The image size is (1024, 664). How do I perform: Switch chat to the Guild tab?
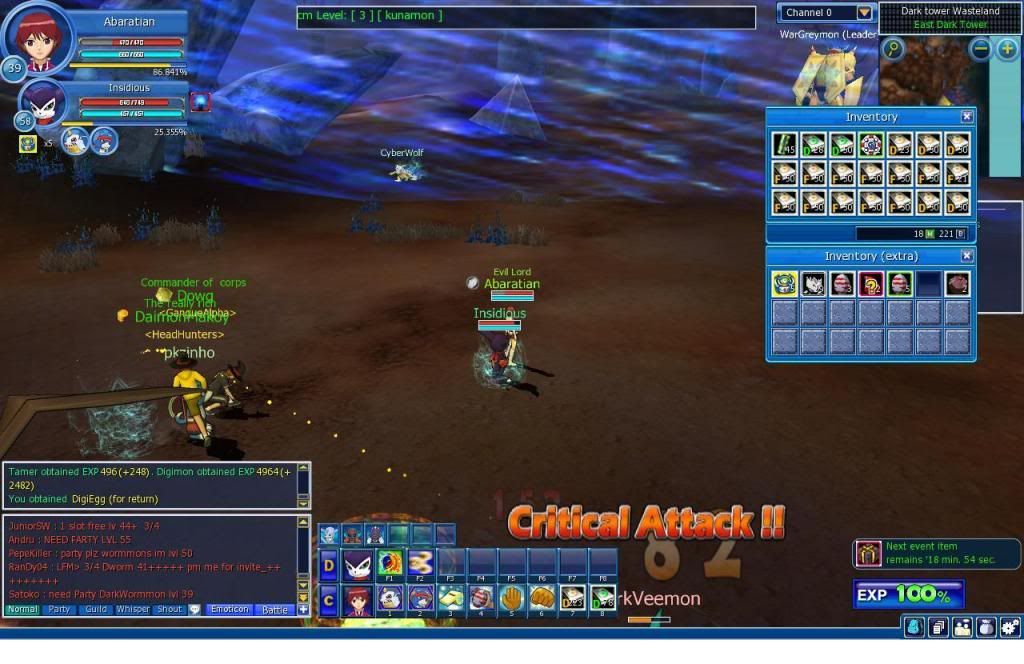[x=96, y=609]
